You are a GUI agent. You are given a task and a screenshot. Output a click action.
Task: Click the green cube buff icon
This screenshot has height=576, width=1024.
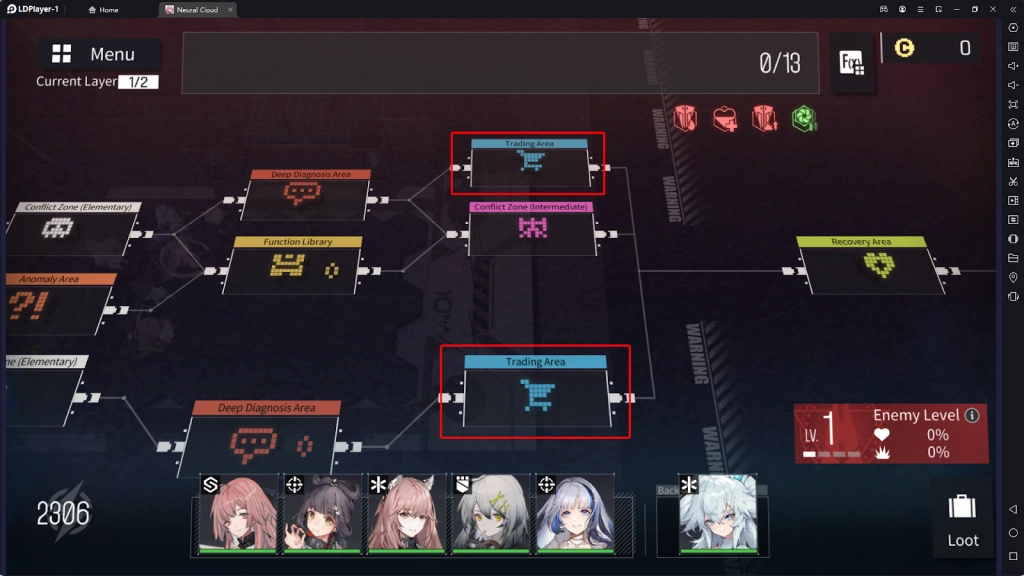click(804, 119)
